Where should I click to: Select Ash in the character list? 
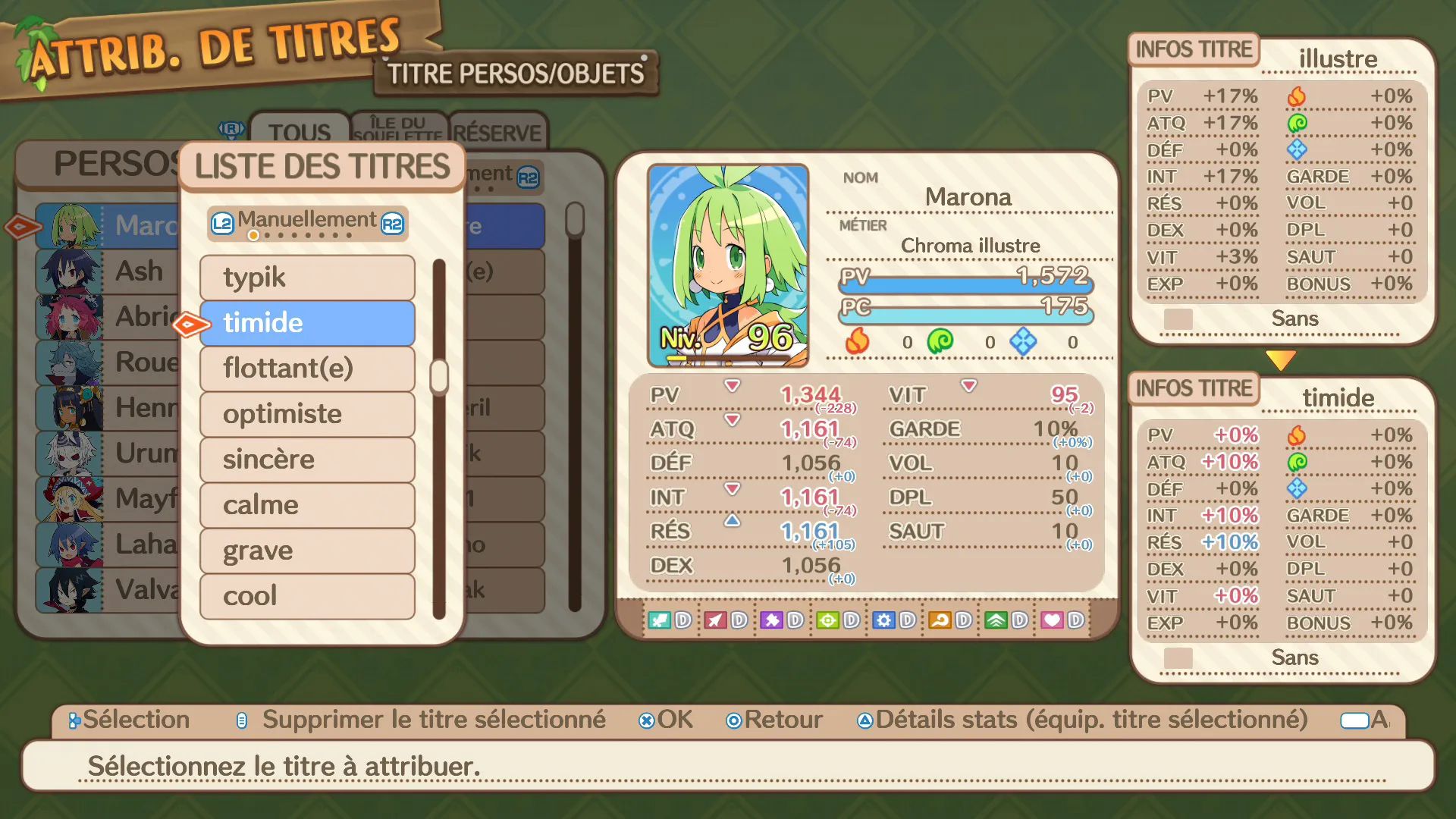pyautogui.click(x=106, y=271)
